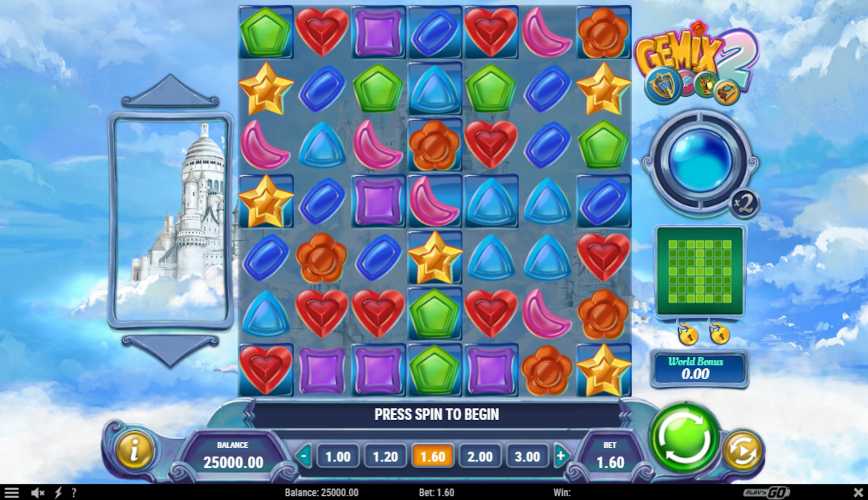This screenshot has height=500, width=868.
Task: Spin the reels with the green button
Action: [x=684, y=441]
